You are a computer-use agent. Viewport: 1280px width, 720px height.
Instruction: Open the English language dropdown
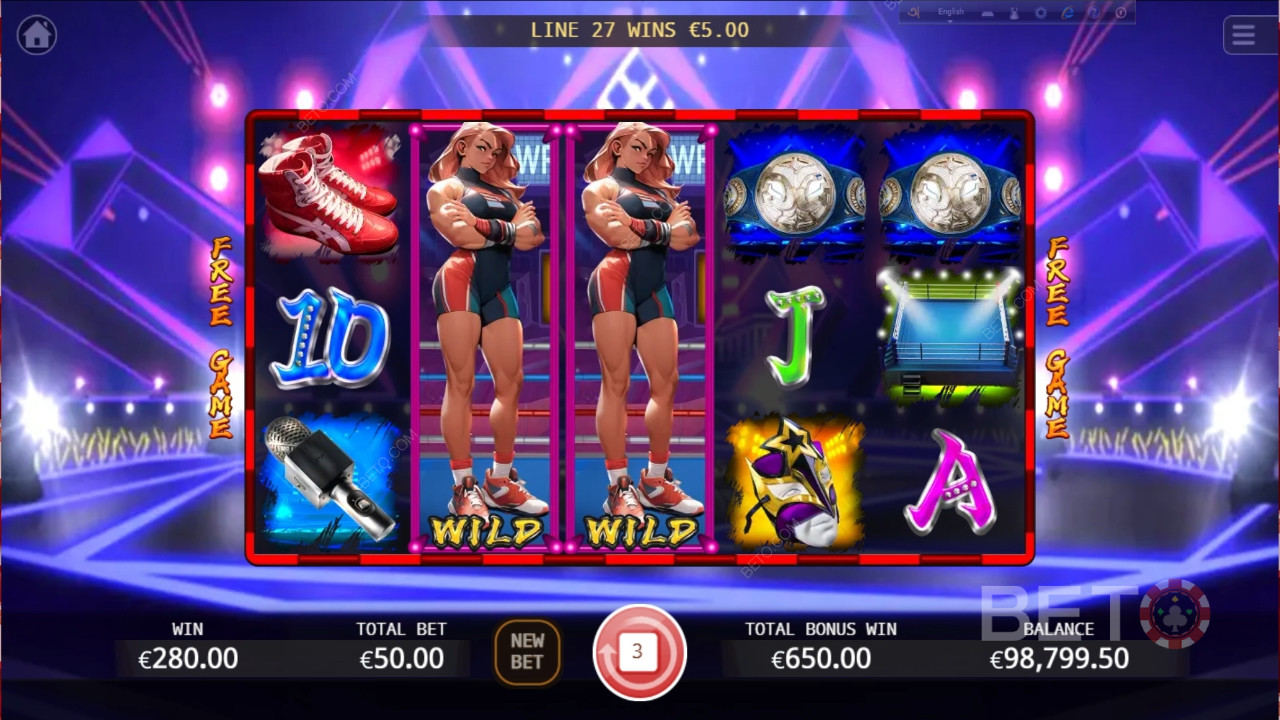[951, 12]
